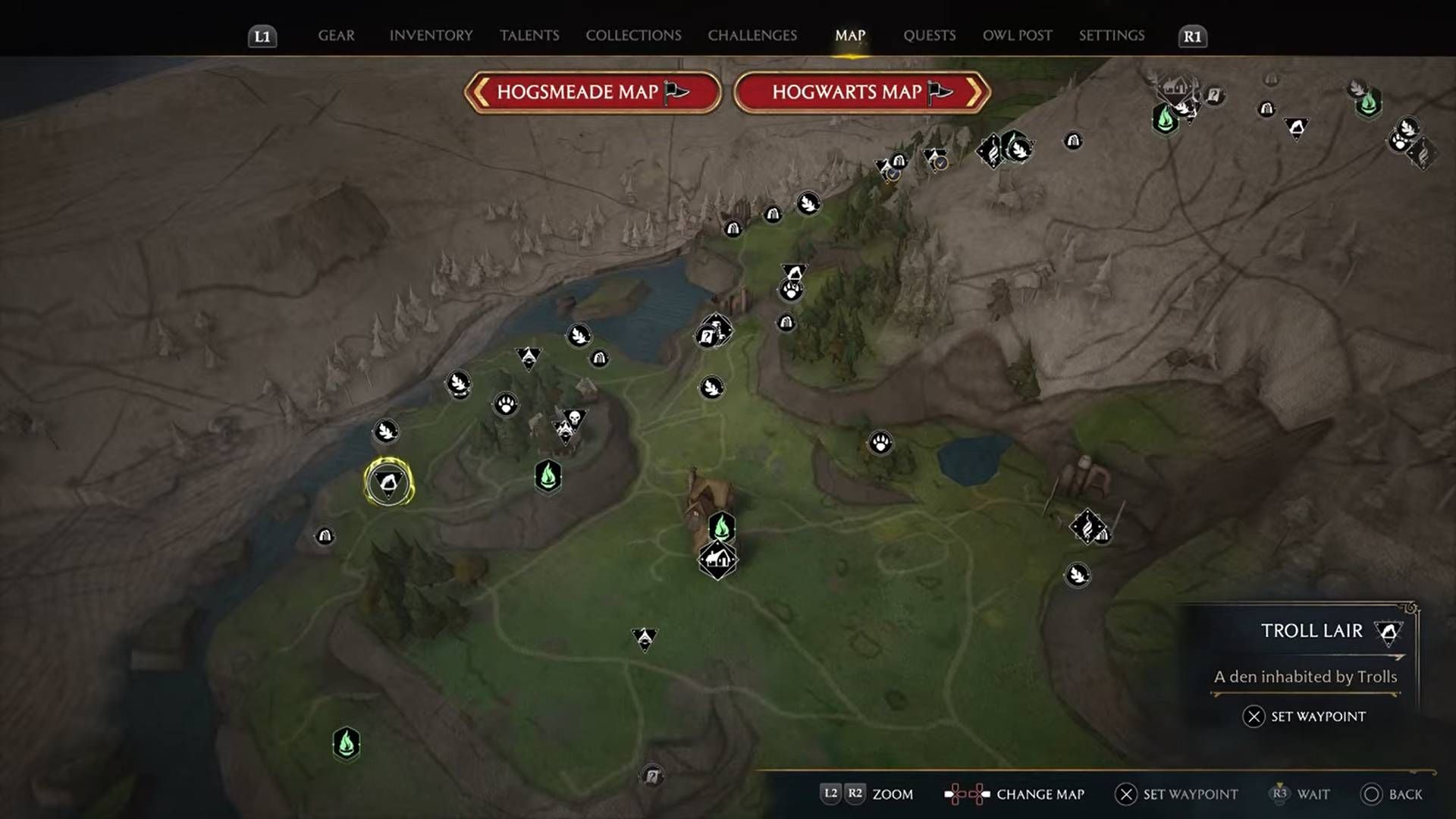The height and width of the screenshot is (819, 1456).
Task: Select the highlighted Troll Lair map marker
Action: [389, 482]
